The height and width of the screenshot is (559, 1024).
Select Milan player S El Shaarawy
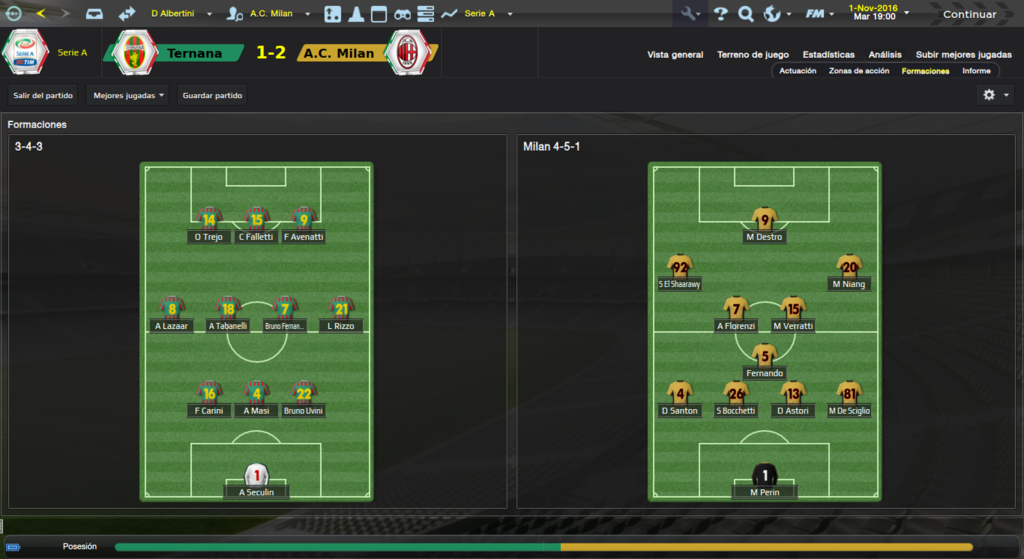click(x=680, y=271)
